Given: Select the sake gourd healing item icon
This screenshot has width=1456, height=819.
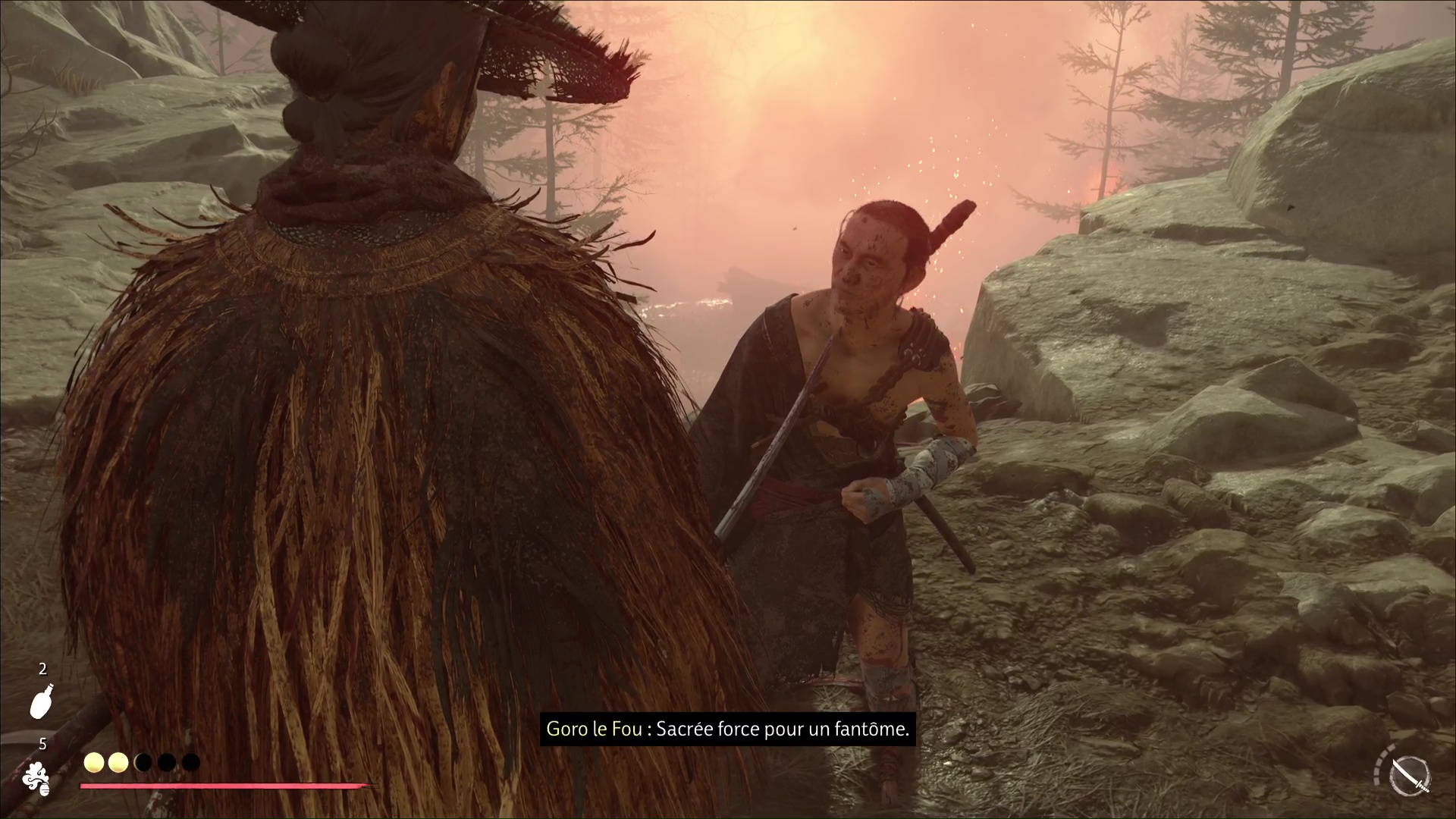Looking at the screenshot, I should click(42, 700).
